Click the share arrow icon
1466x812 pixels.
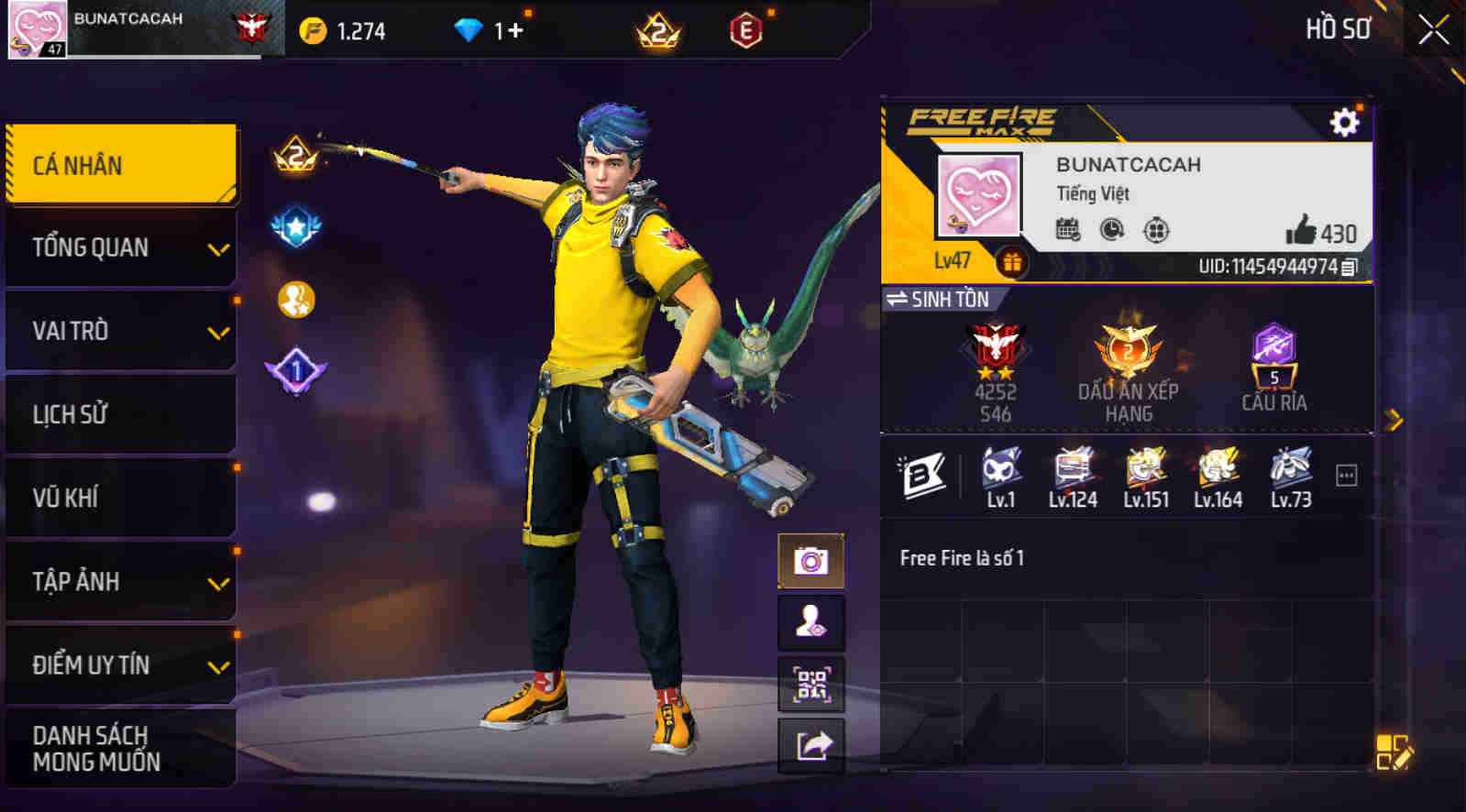[x=810, y=744]
